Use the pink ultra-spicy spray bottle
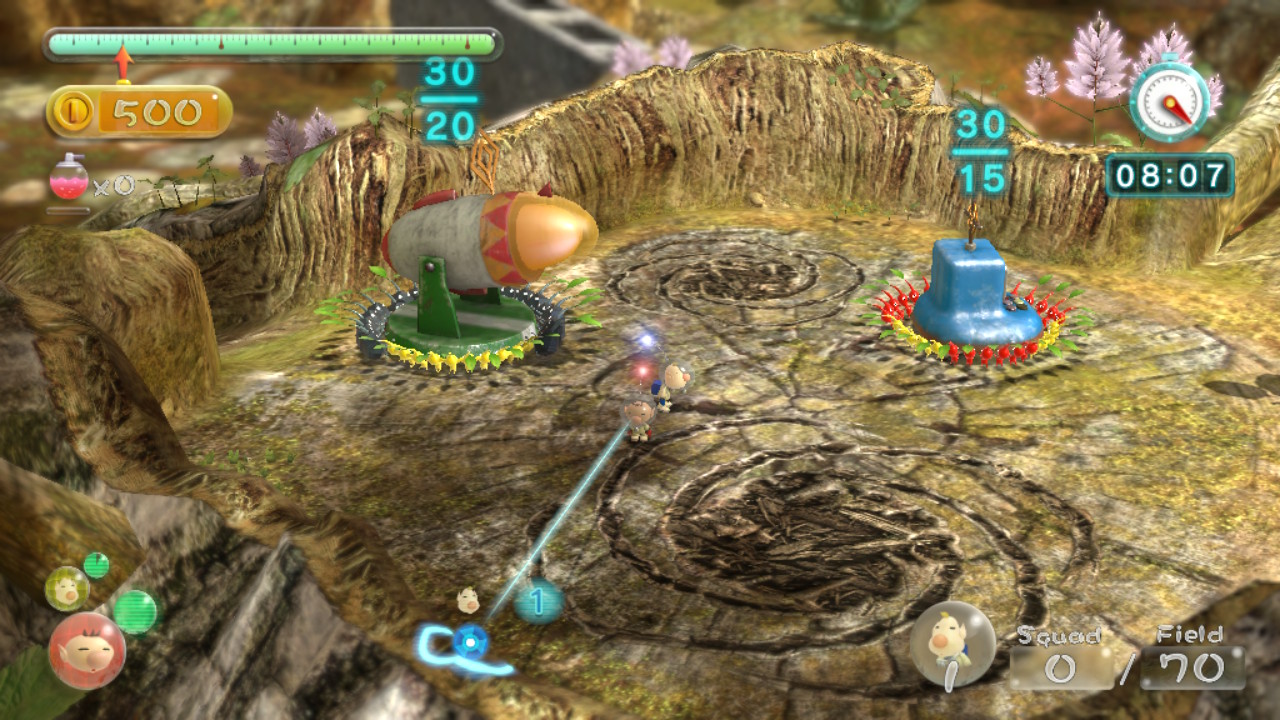Viewport: 1280px width, 720px height. click(x=69, y=178)
